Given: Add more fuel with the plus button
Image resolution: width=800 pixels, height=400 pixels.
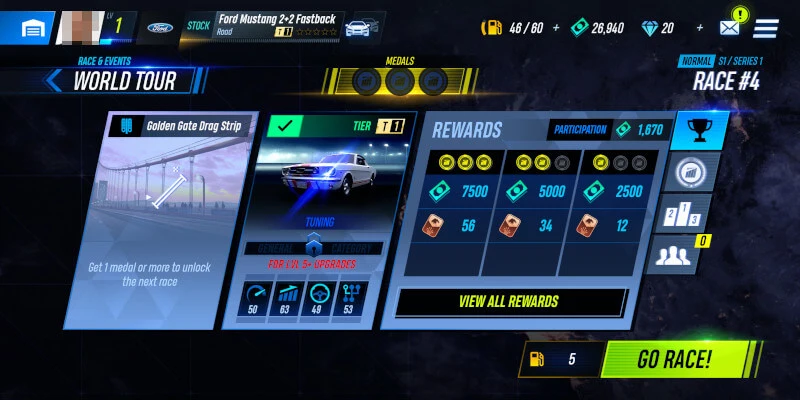Looking at the screenshot, I should [557, 28].
